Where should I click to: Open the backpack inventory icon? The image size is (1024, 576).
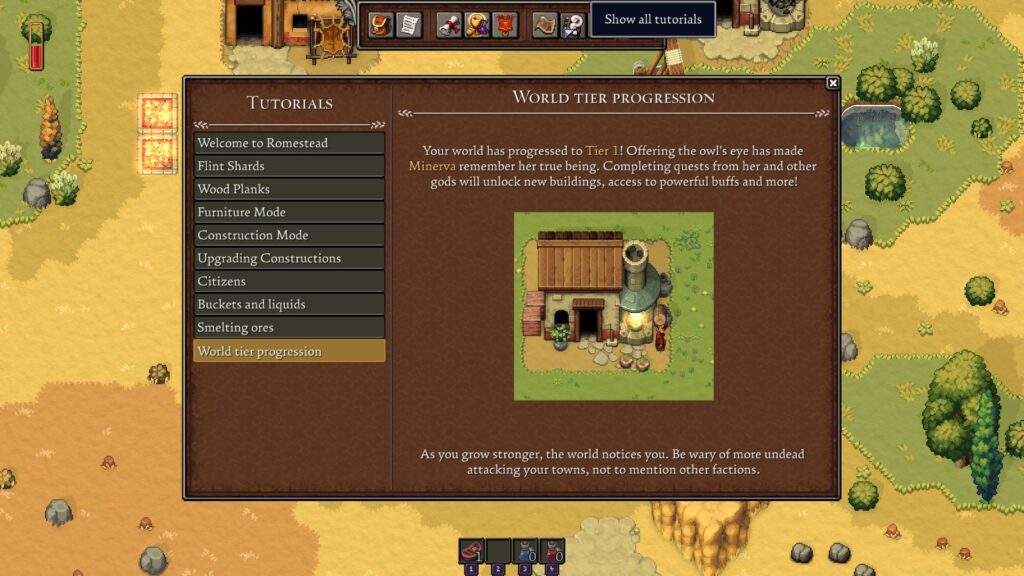(x=380, y=25)
